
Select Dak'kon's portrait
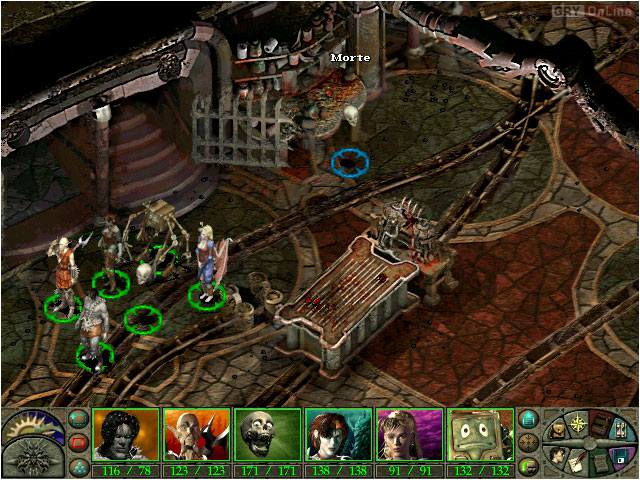197,435
